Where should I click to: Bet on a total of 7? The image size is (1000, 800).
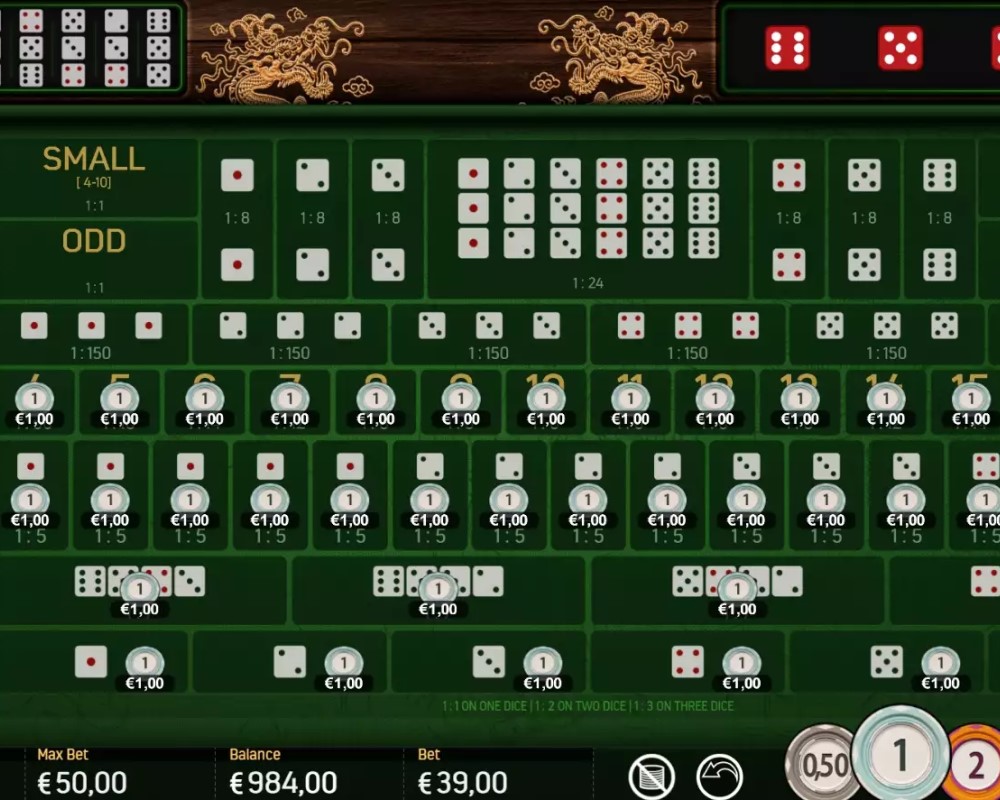291,402
